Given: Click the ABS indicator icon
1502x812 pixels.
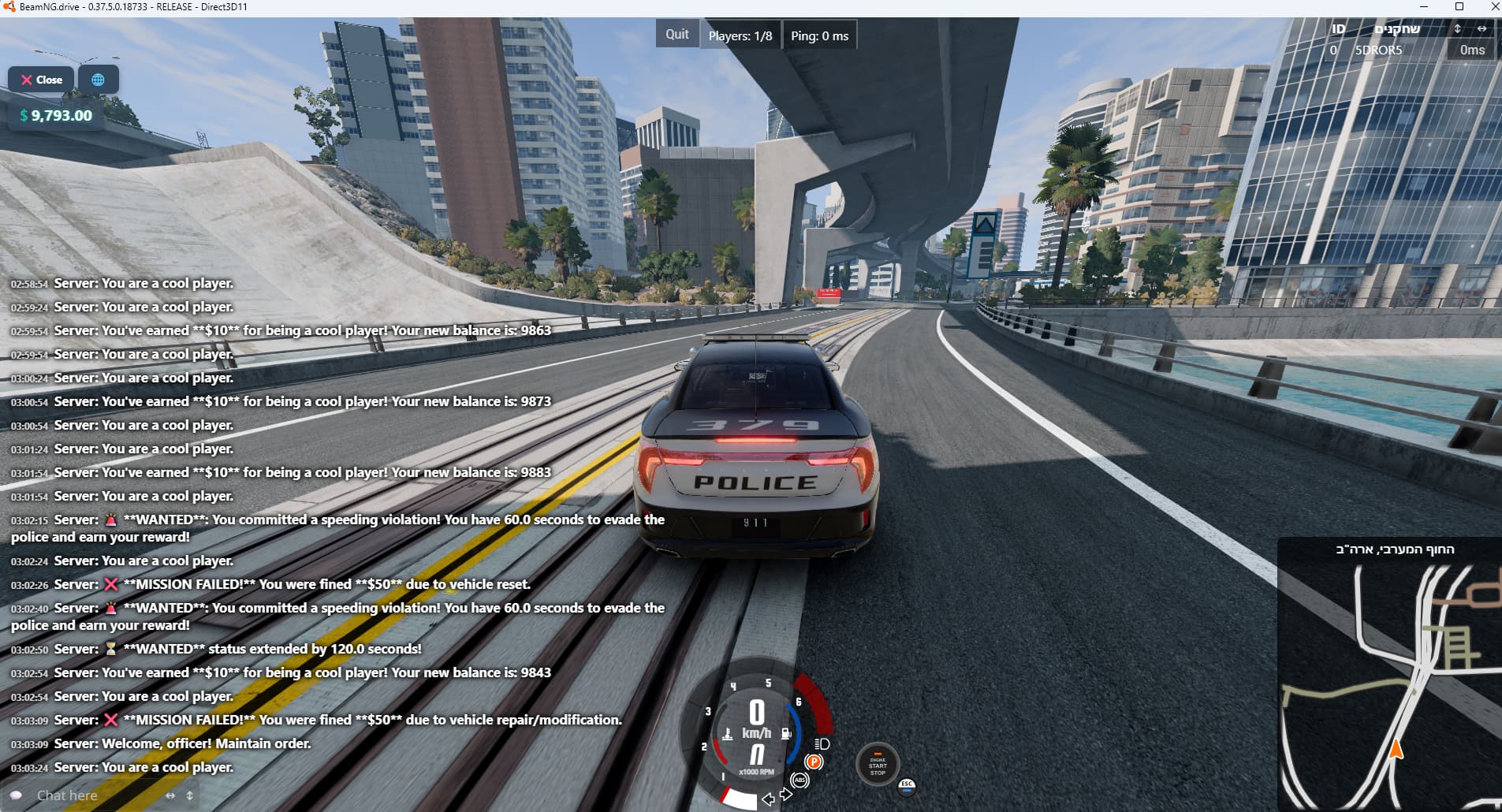Looking at the screenshot, I should (x=799, y=780).
